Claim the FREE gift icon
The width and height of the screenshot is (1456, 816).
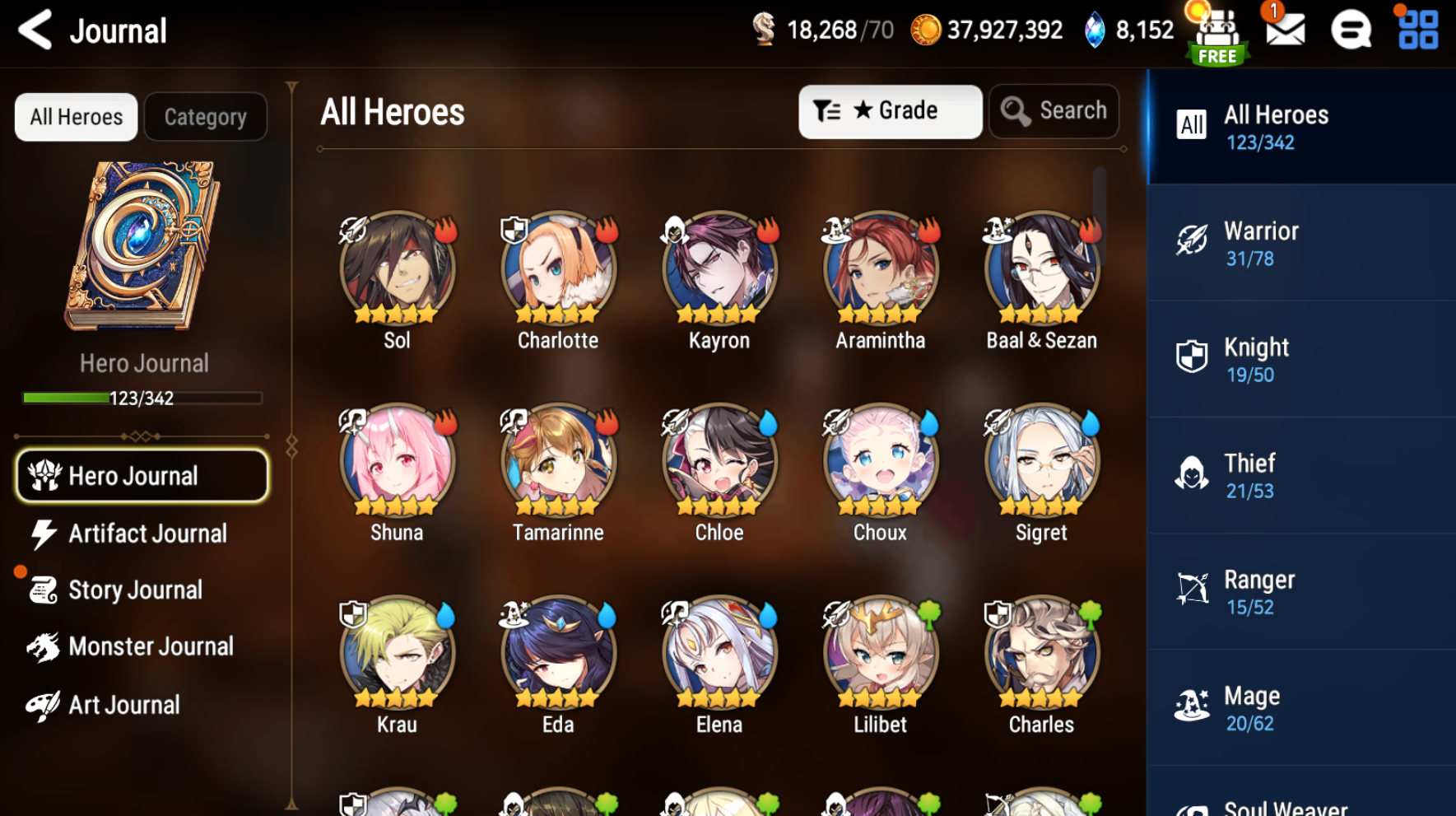click(1217, 35)
